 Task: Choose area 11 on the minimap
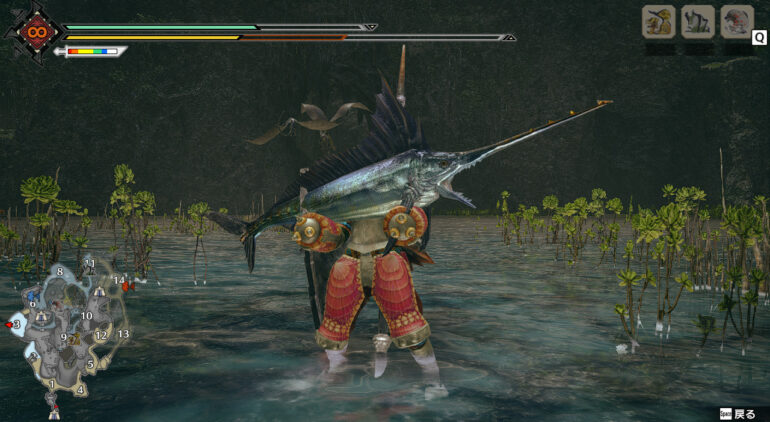(90, 264)
